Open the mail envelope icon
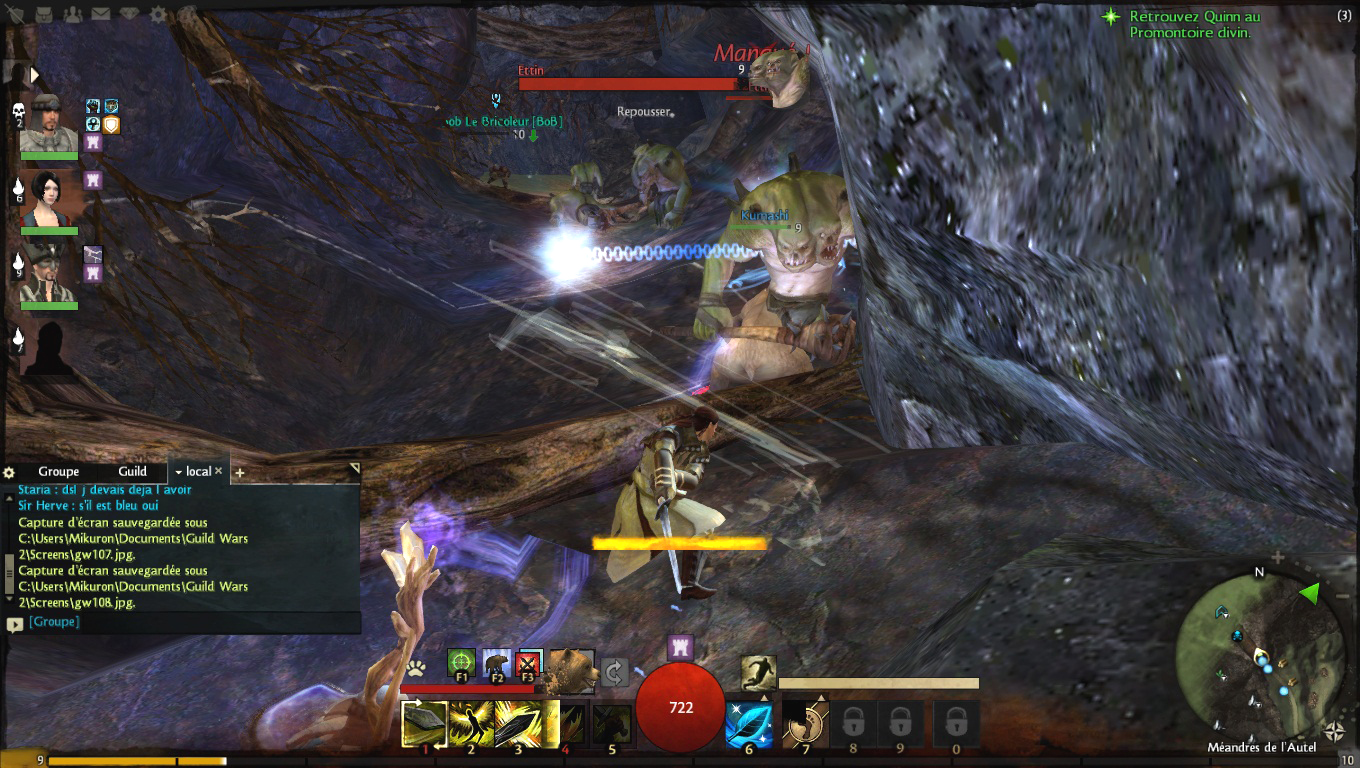This screenshot has height=768, width=1360. (x=101, y=14)
